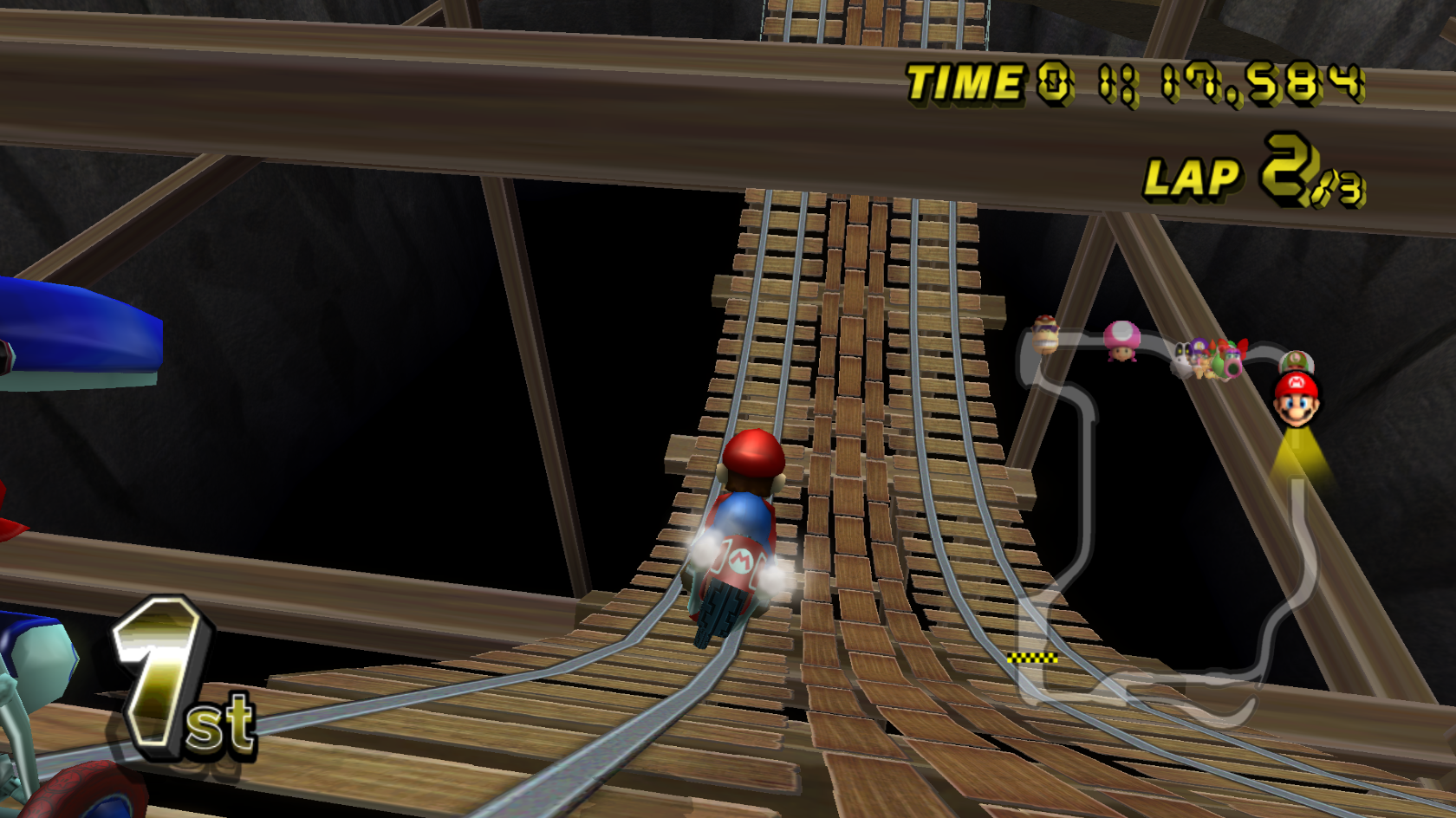Select Funky Kong's icon on the minimap

[x=1045, y=336]
